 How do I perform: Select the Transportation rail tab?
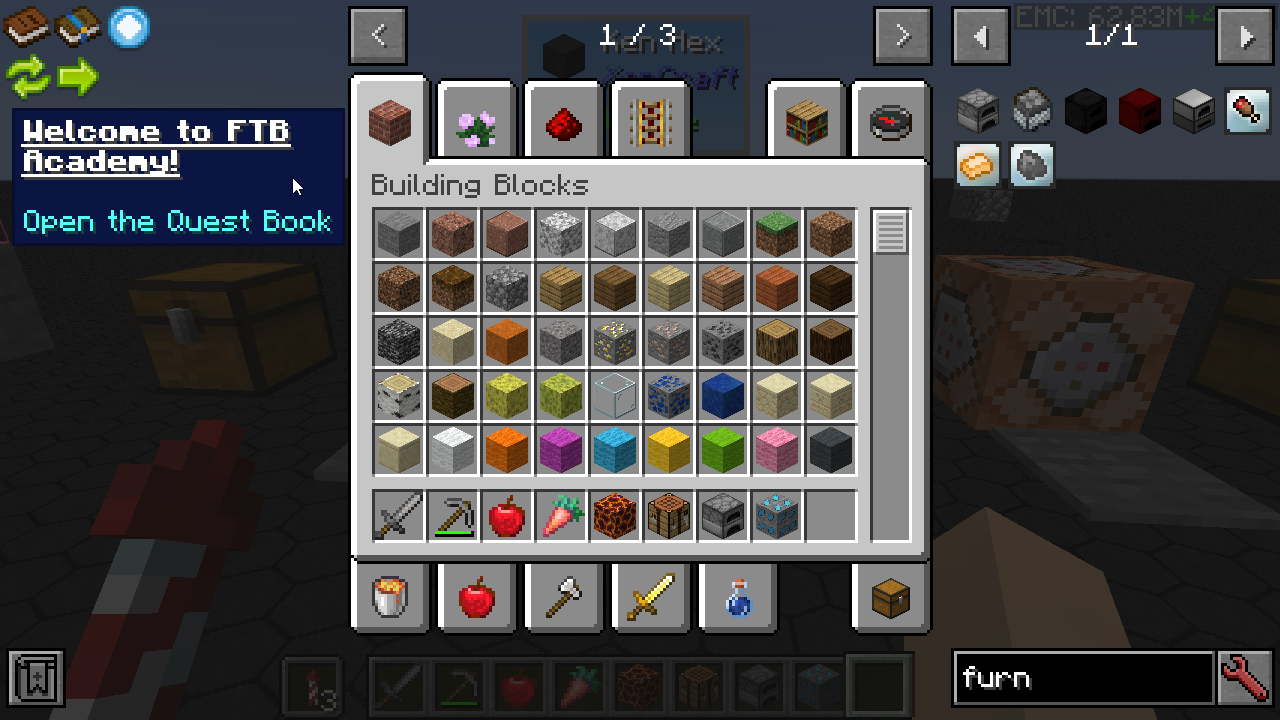pos(649,123)
